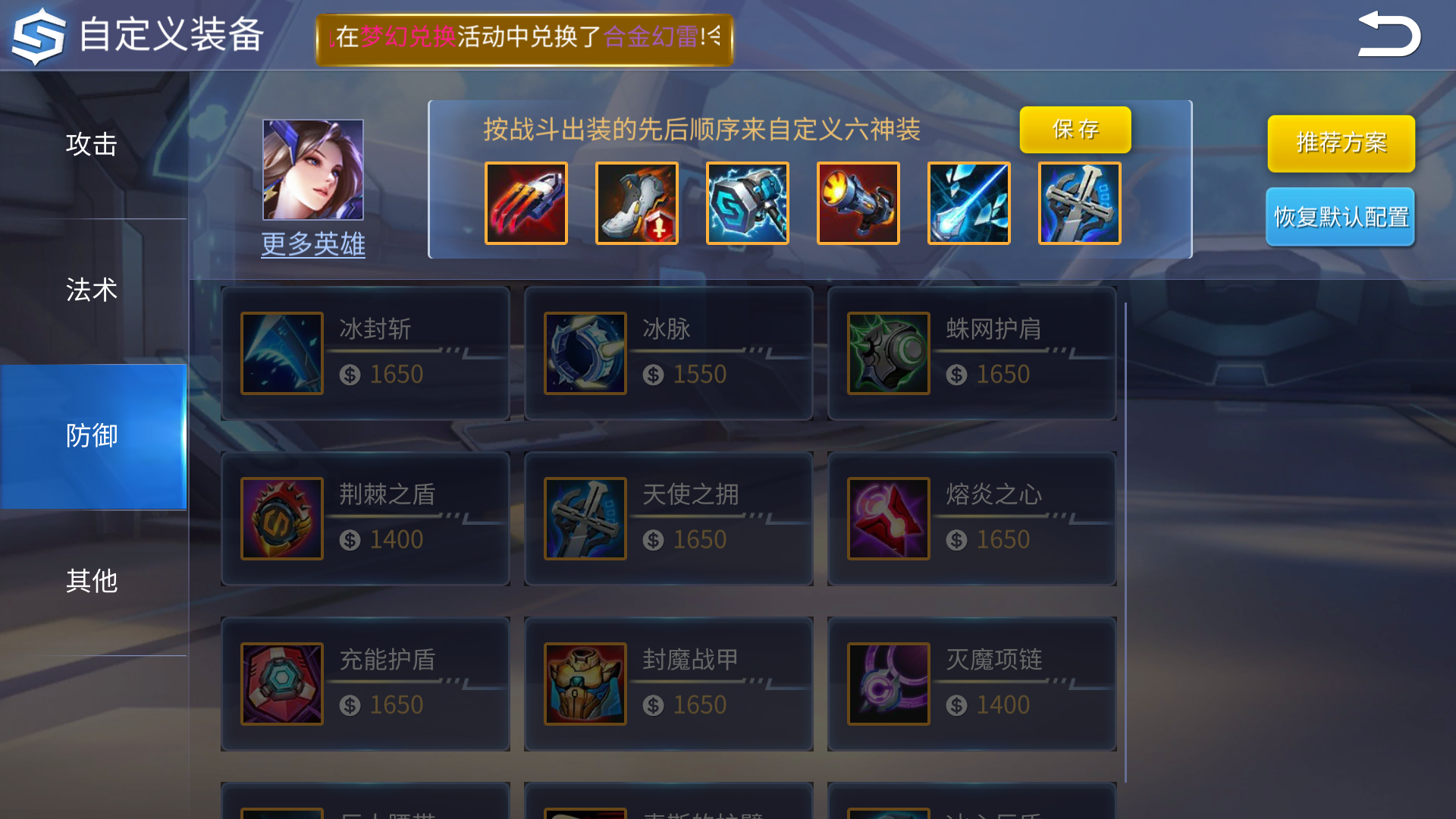This screenshot has height=819, width=1456.
Task: Open the 法术 equipment category
Action: 91,290
